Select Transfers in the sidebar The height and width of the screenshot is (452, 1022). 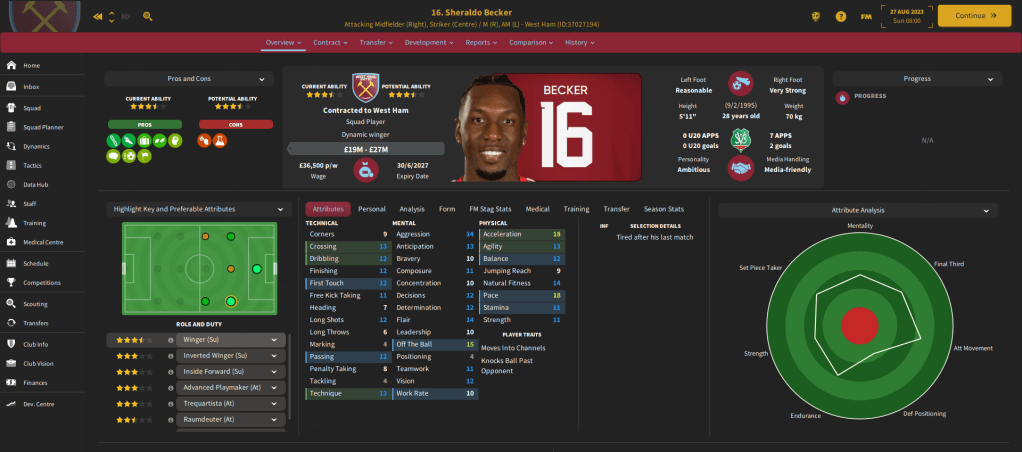36,323
